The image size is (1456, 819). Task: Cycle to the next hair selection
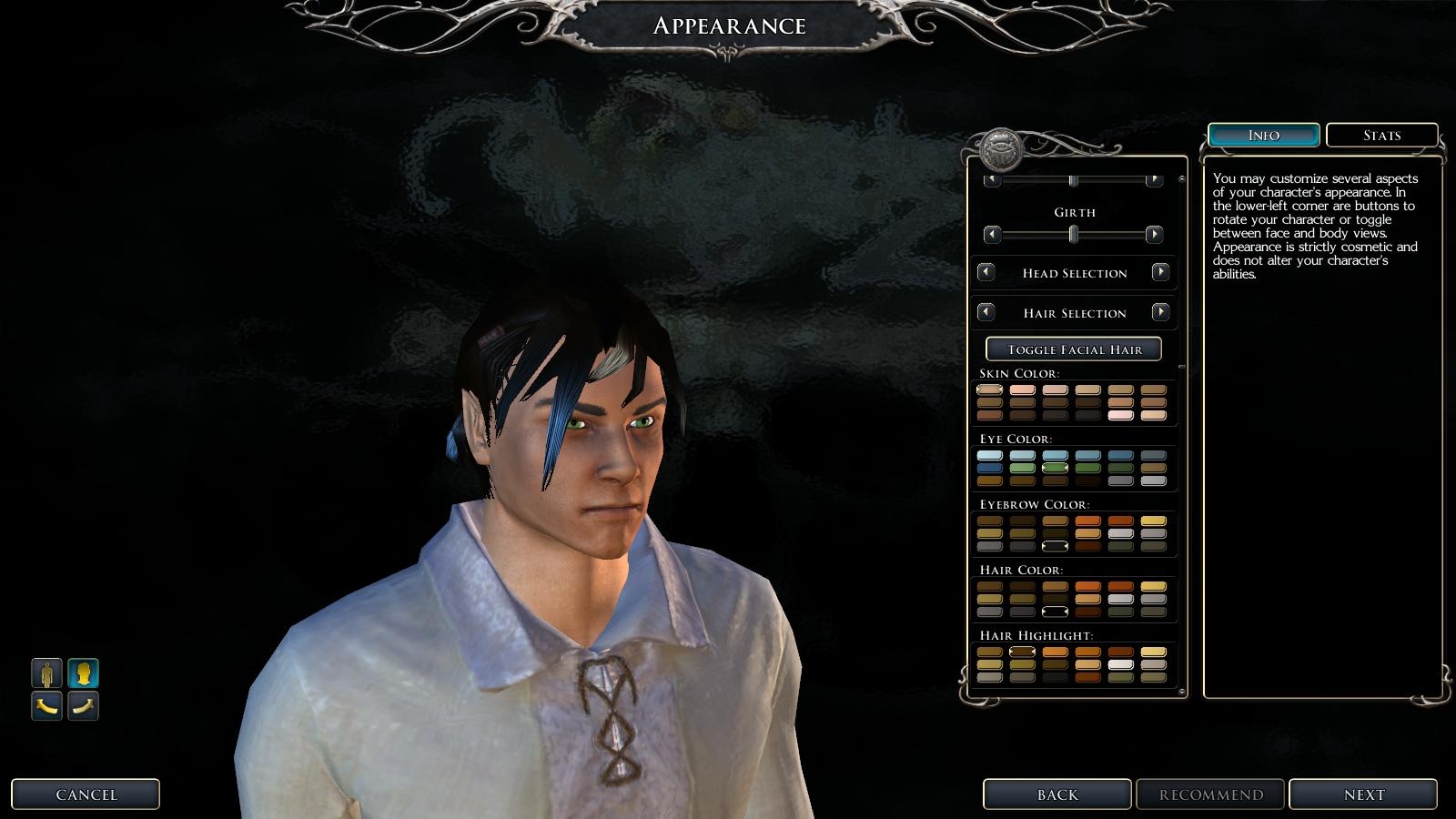1160,312
